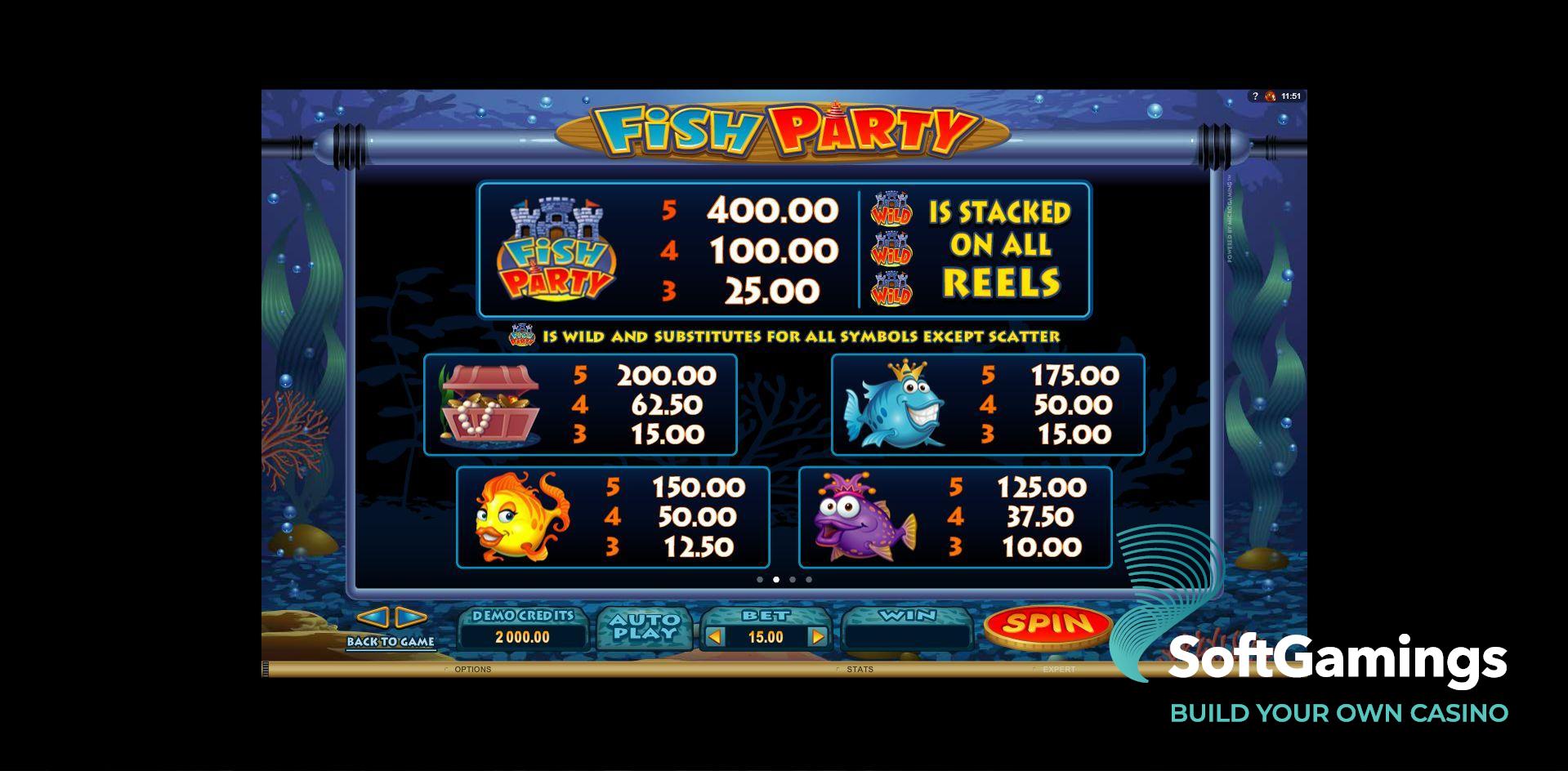Click the question mark help icon
Viewport: 1568px width, 771px height.
[1255, 96]
